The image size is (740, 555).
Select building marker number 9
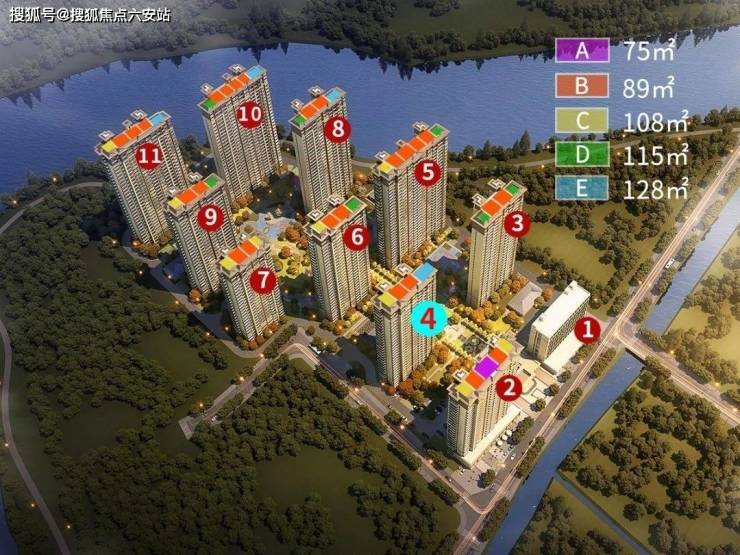pyautogui.click(x=210, y=216)
